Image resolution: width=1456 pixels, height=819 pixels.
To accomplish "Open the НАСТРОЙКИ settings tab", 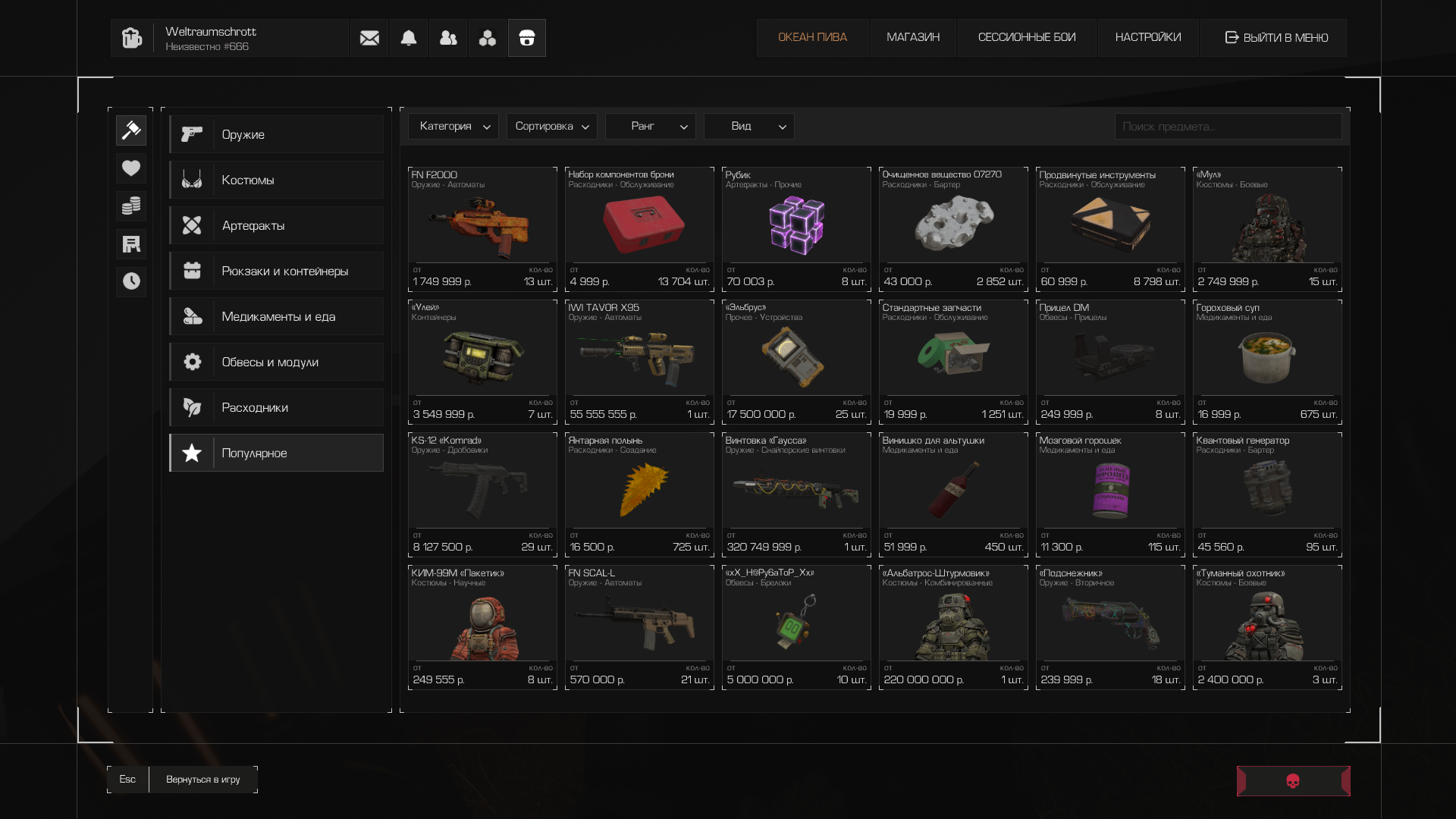I will pos(1148,38).
